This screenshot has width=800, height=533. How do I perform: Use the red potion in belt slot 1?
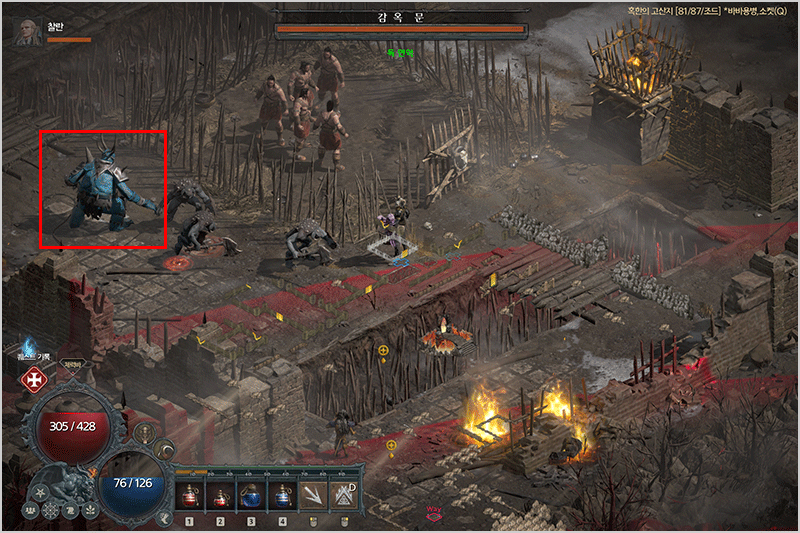pos(189,495)
